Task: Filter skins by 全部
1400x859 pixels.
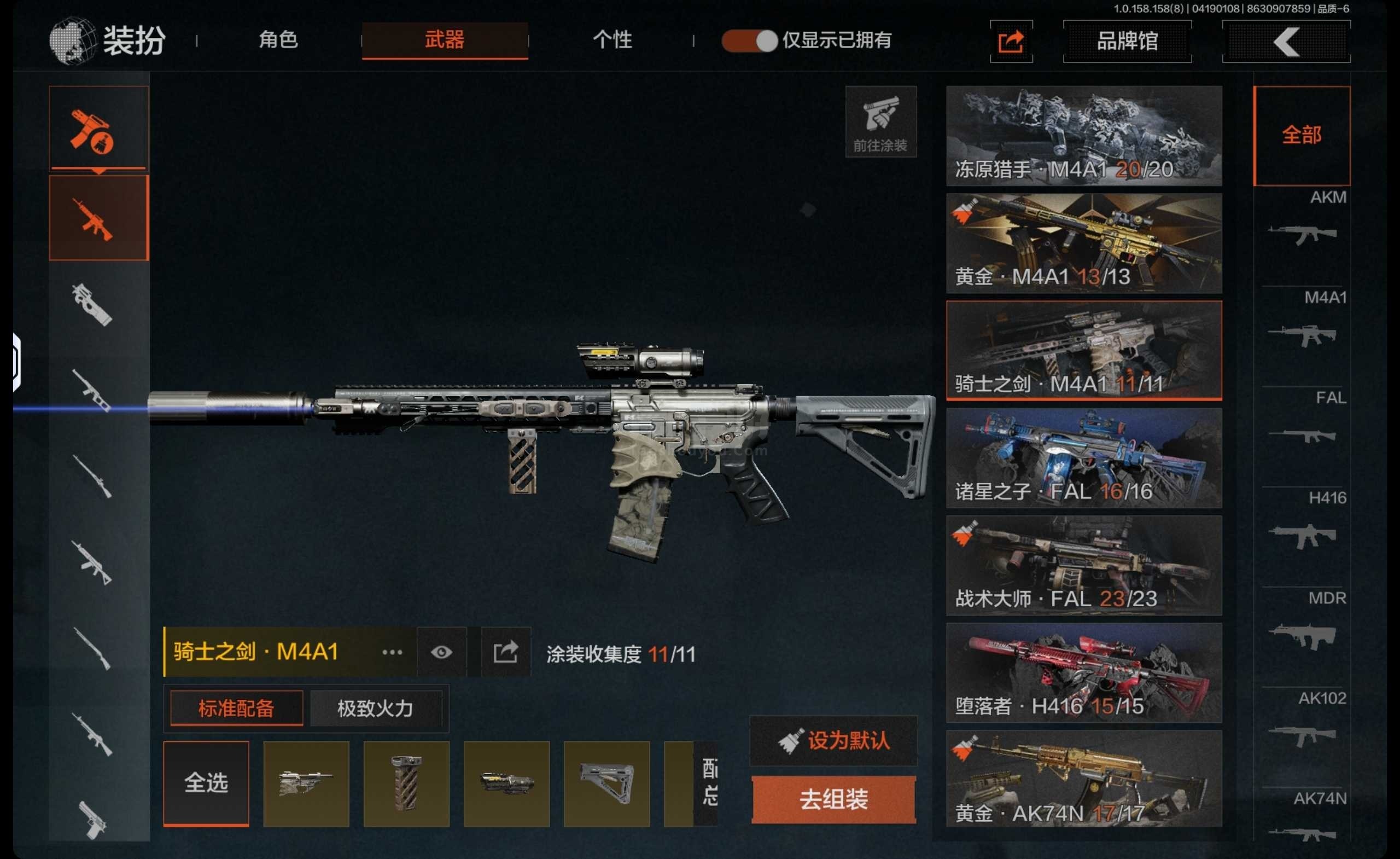Action: coord(1301,135)
